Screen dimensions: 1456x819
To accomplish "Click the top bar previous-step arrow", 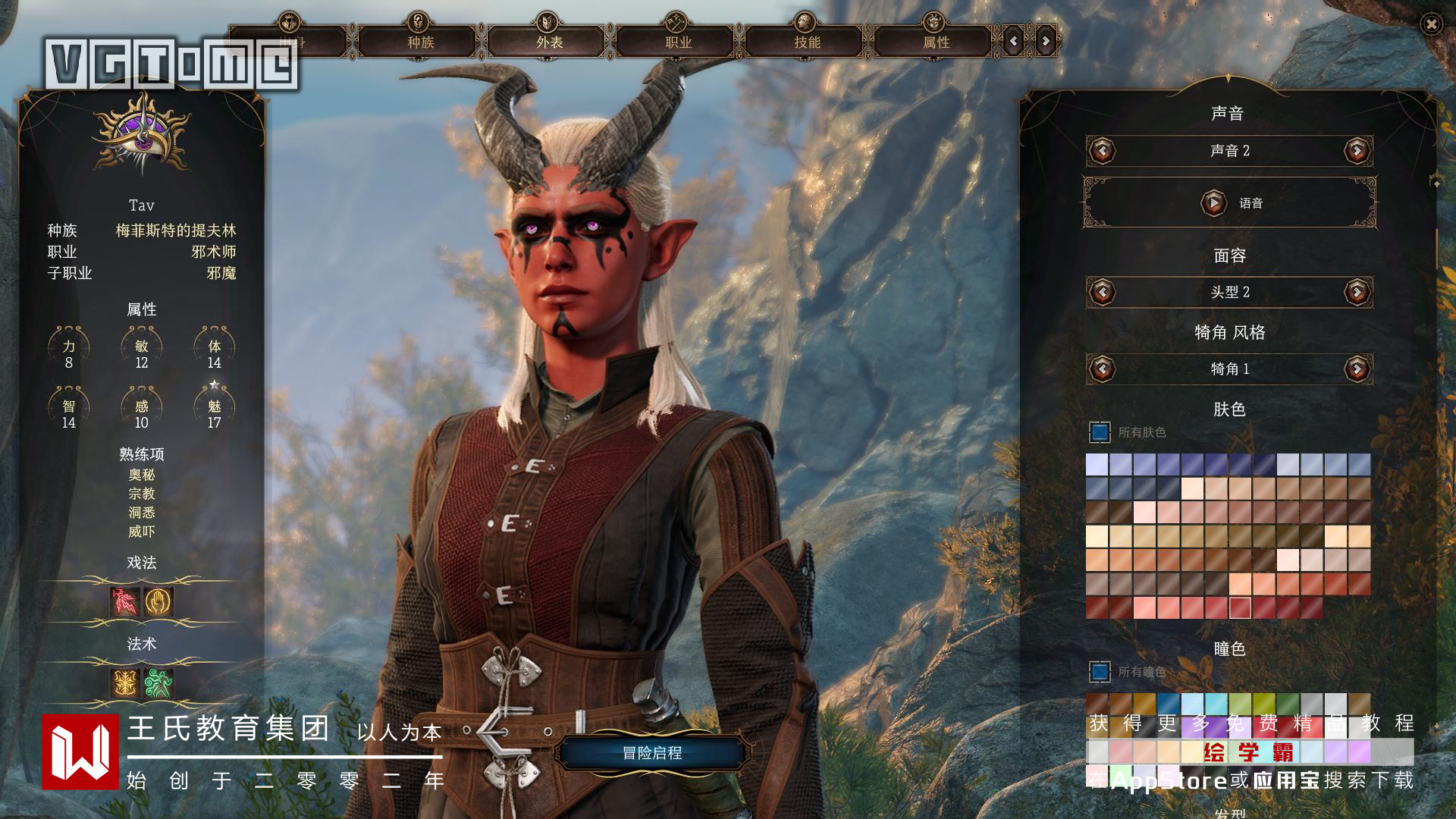I will click(x=1014, y=42).
